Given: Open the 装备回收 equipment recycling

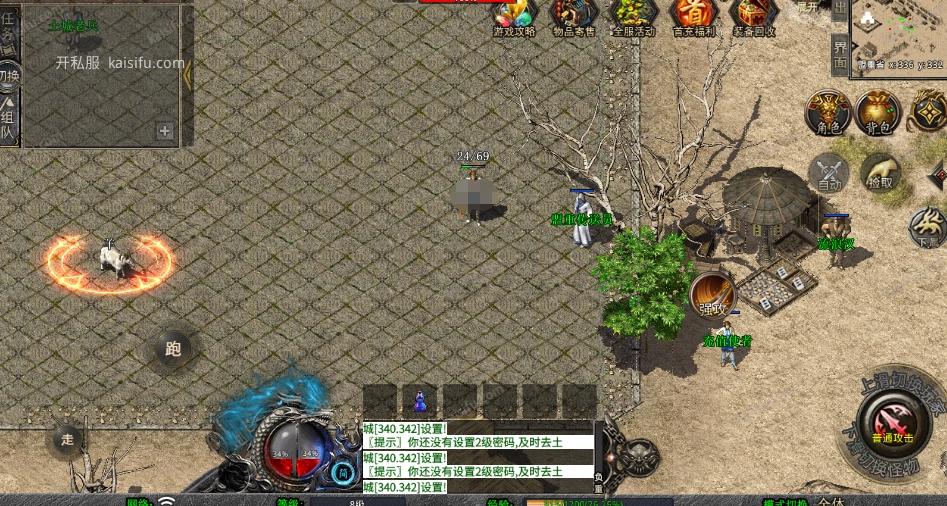Looking at the screenshot, I should [x=753, y=15].
